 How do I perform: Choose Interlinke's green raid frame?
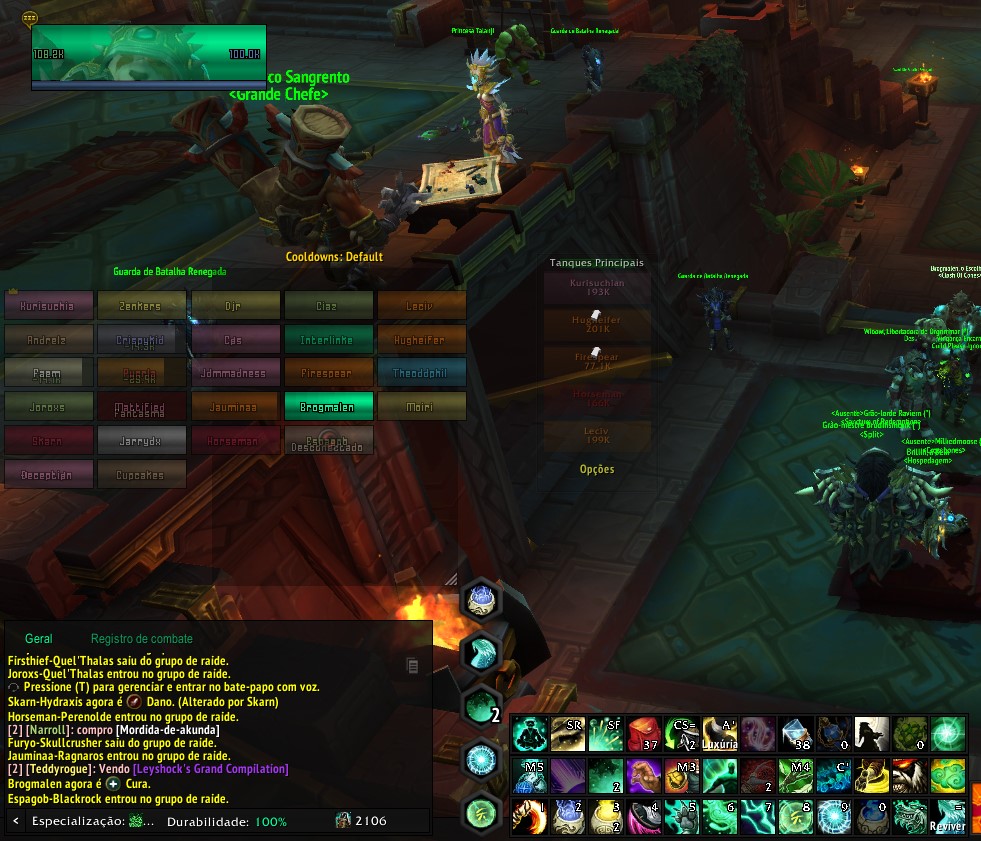click(x=328, y=340)
